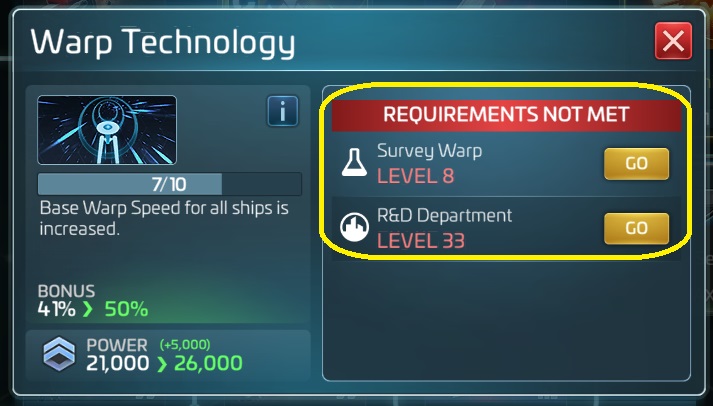Open the info button for Warp Technology
This screenshot has width=713, height=406.
pyautogui.click(x=283, y=112)
